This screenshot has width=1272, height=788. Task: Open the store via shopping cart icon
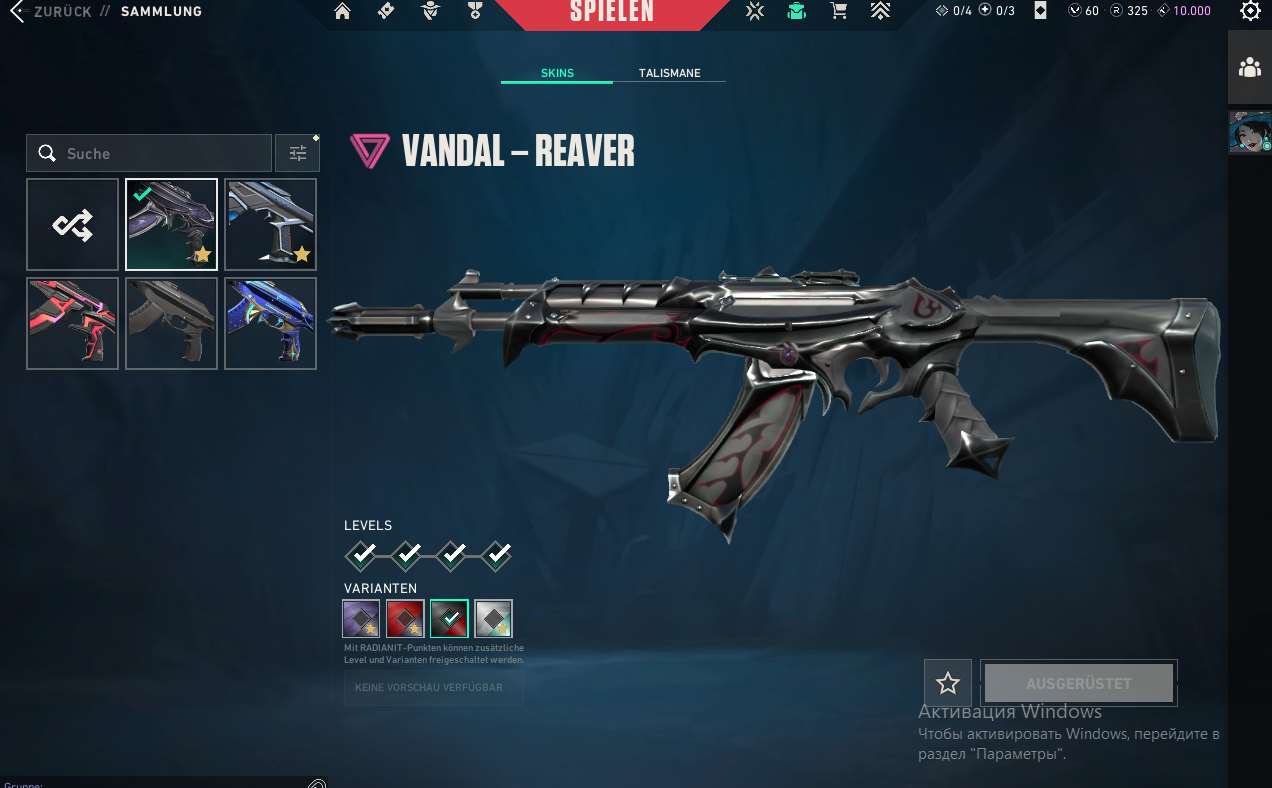(x=839, y=12)
